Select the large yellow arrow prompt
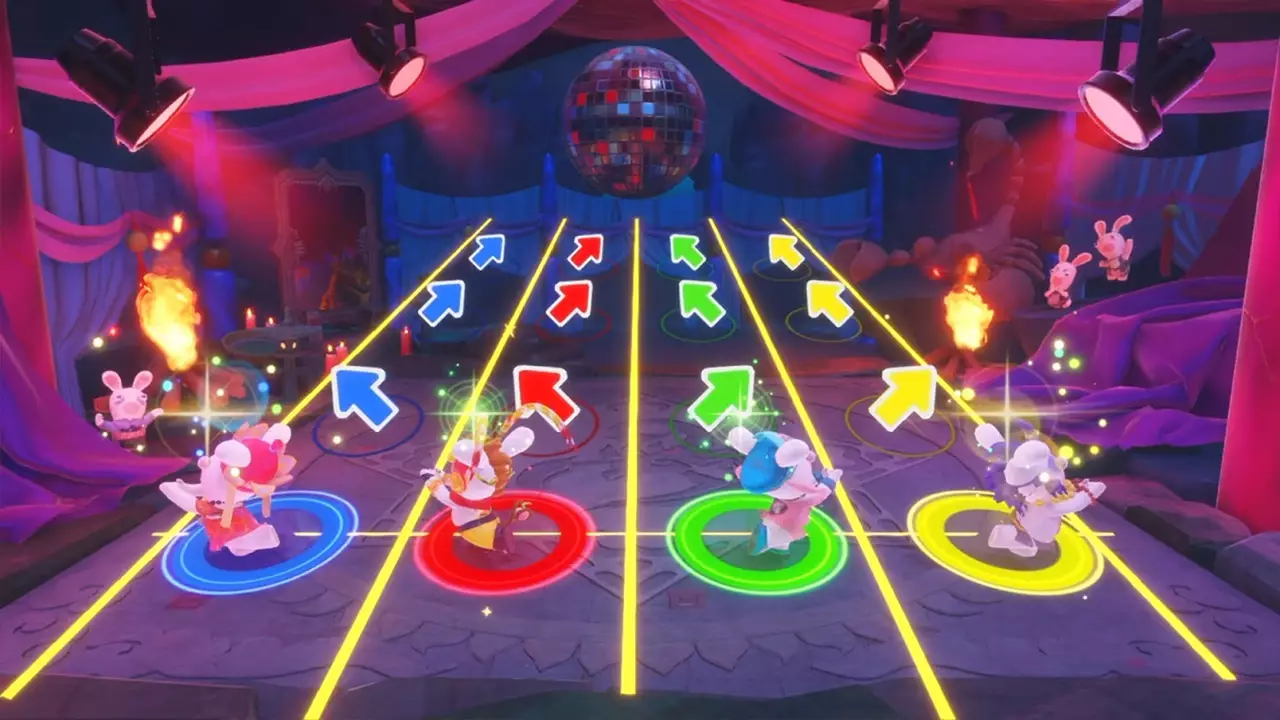This screenshot has width=1280, height=720. pyautogui.click(x=905, y=395)
